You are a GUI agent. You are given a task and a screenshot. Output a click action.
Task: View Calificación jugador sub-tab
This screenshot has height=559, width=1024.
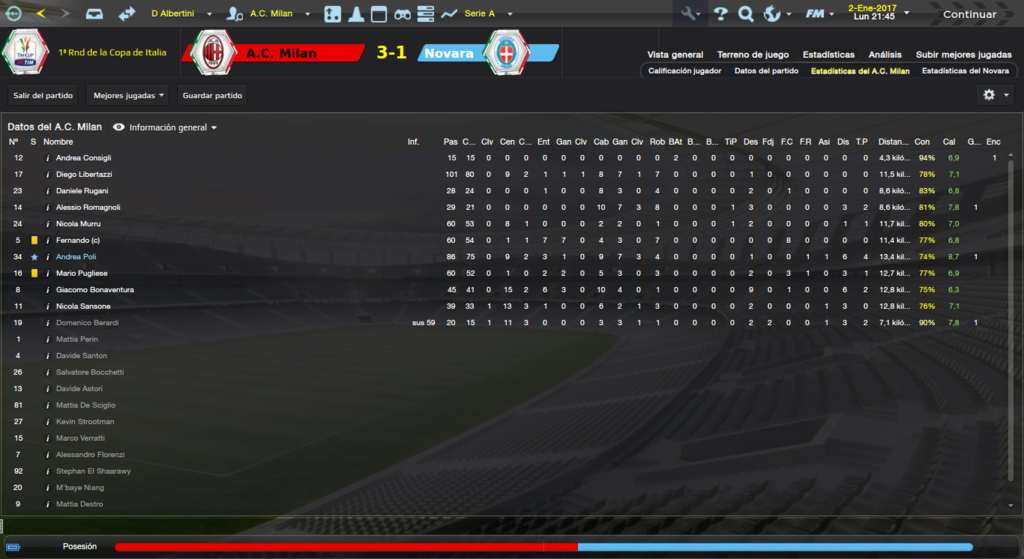click(x=684, y=71)
